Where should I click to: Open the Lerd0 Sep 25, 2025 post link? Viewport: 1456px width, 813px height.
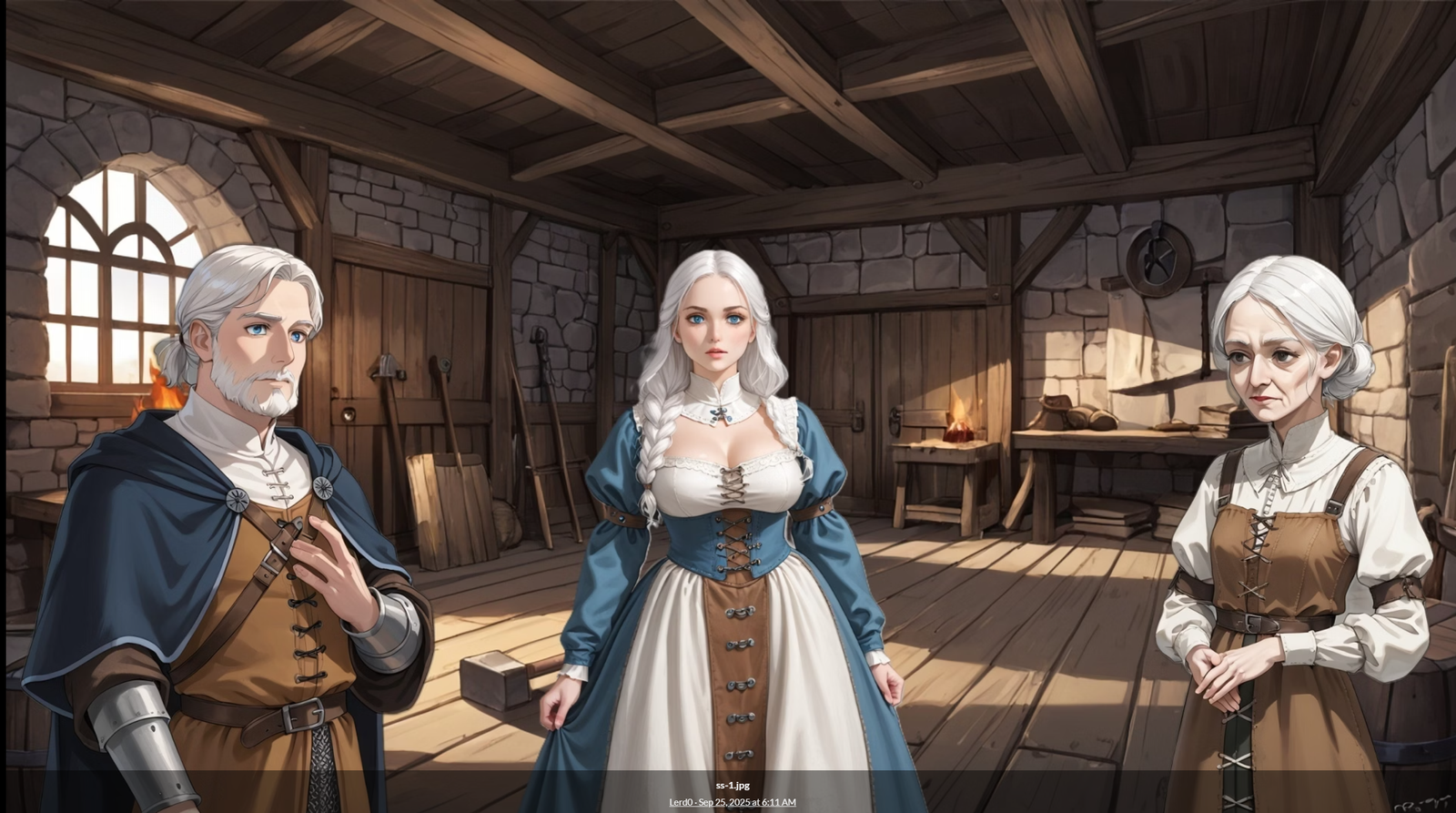(x=732, y=802)
